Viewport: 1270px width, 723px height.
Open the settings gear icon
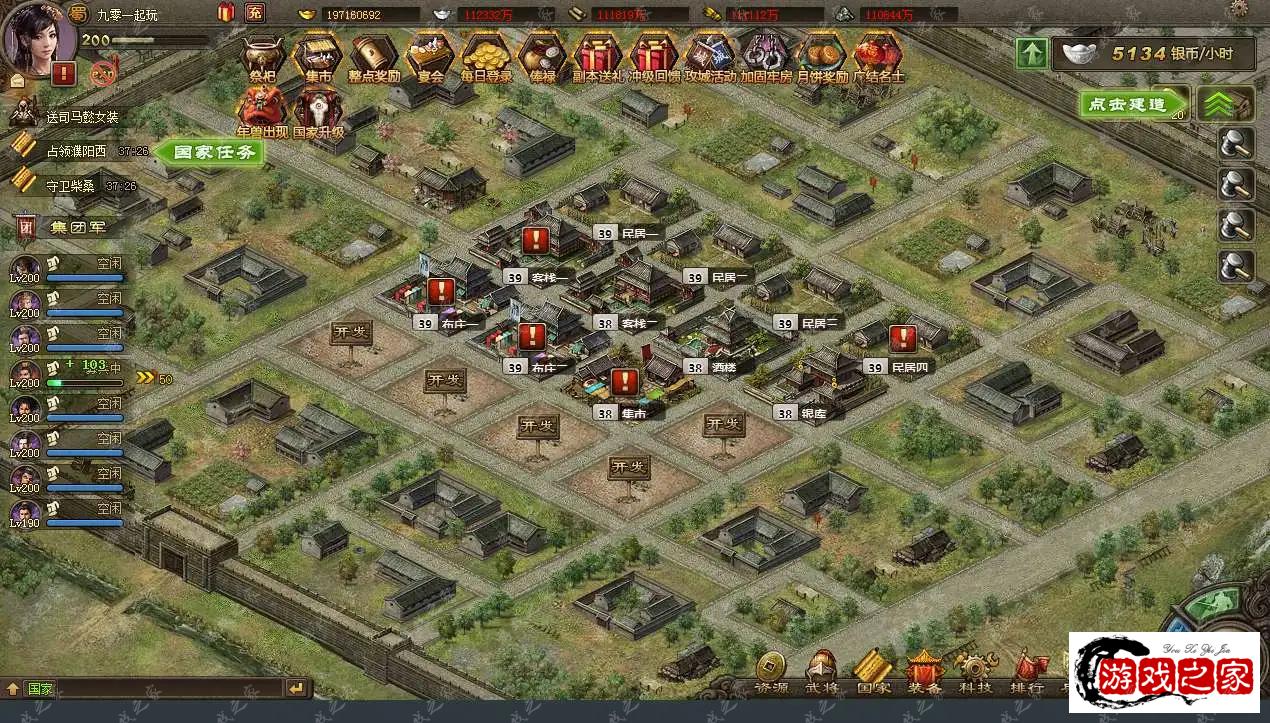click(x=1240, y=9)
